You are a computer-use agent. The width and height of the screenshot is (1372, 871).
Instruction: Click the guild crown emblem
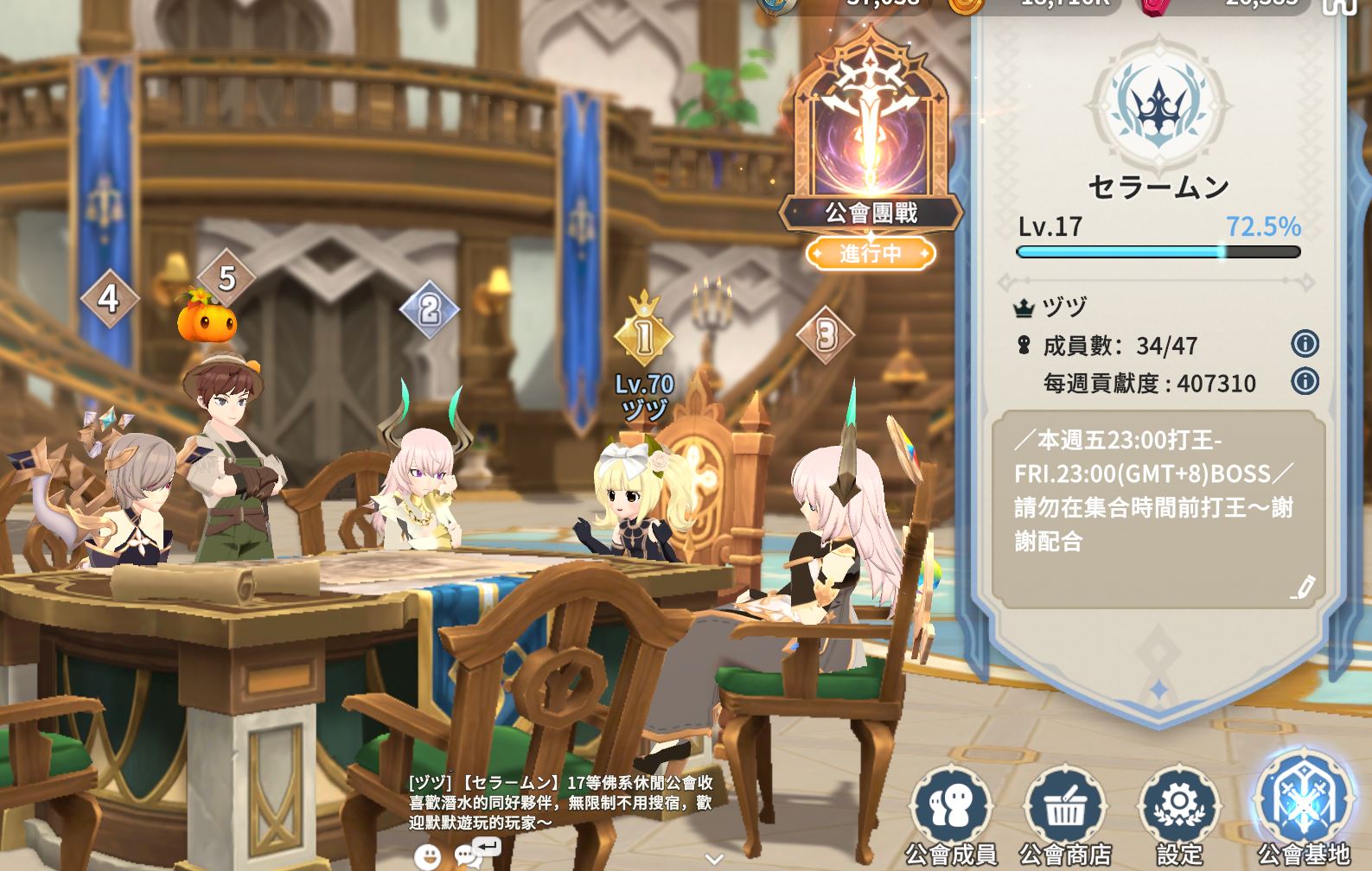1158,106
